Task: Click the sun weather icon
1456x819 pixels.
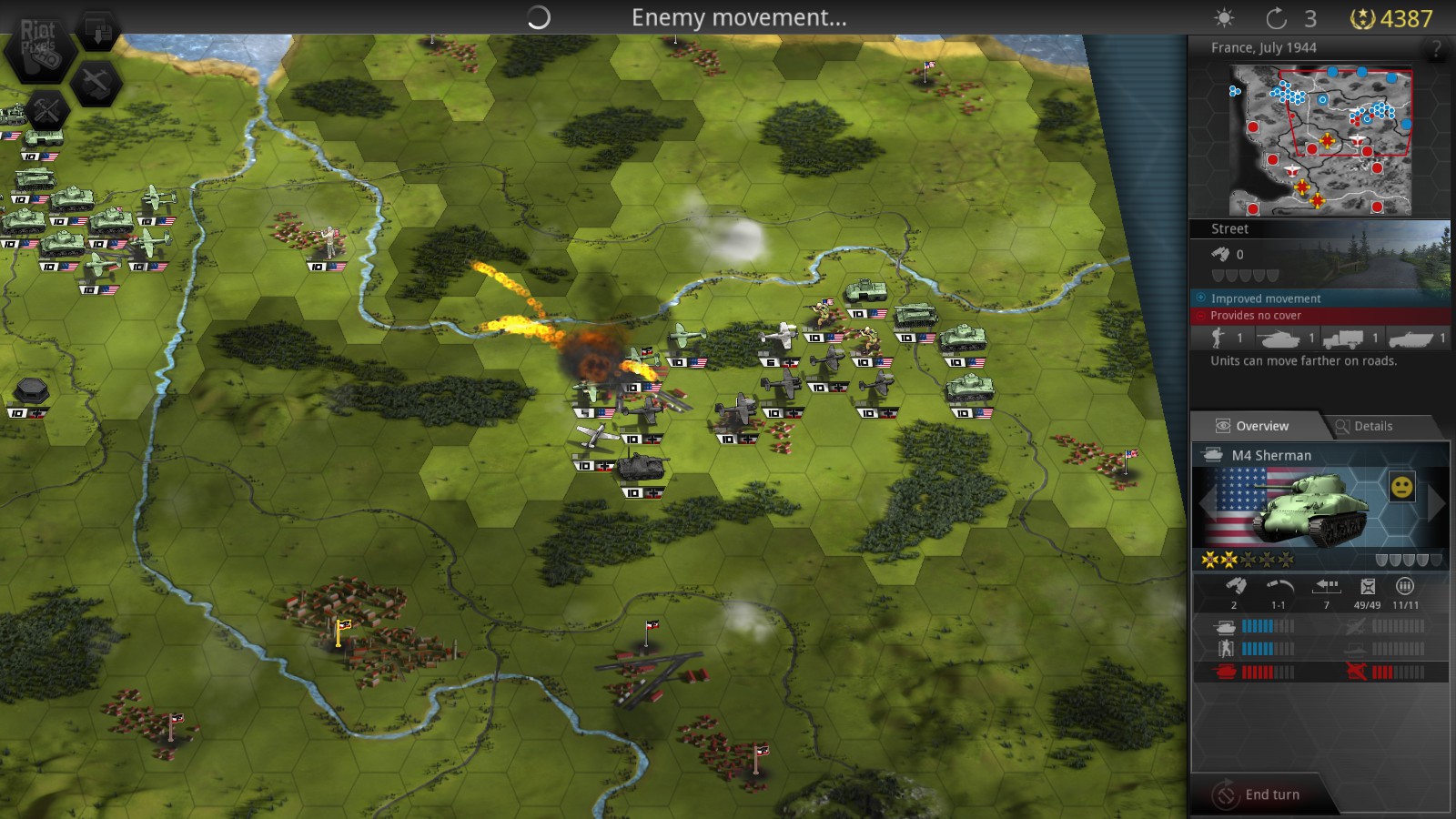Action: click(x=1225, y=18)
